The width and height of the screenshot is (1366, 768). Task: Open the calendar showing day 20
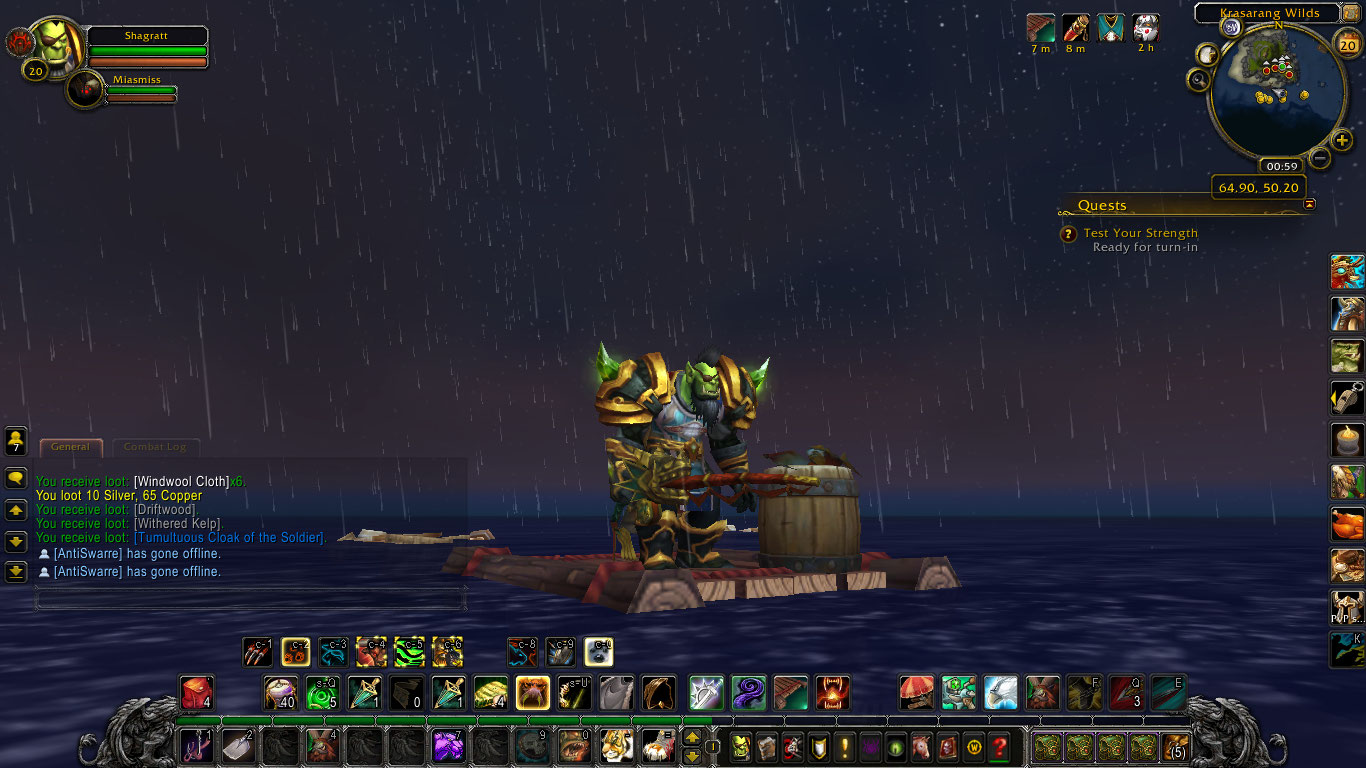click(x=1349, y=43)
